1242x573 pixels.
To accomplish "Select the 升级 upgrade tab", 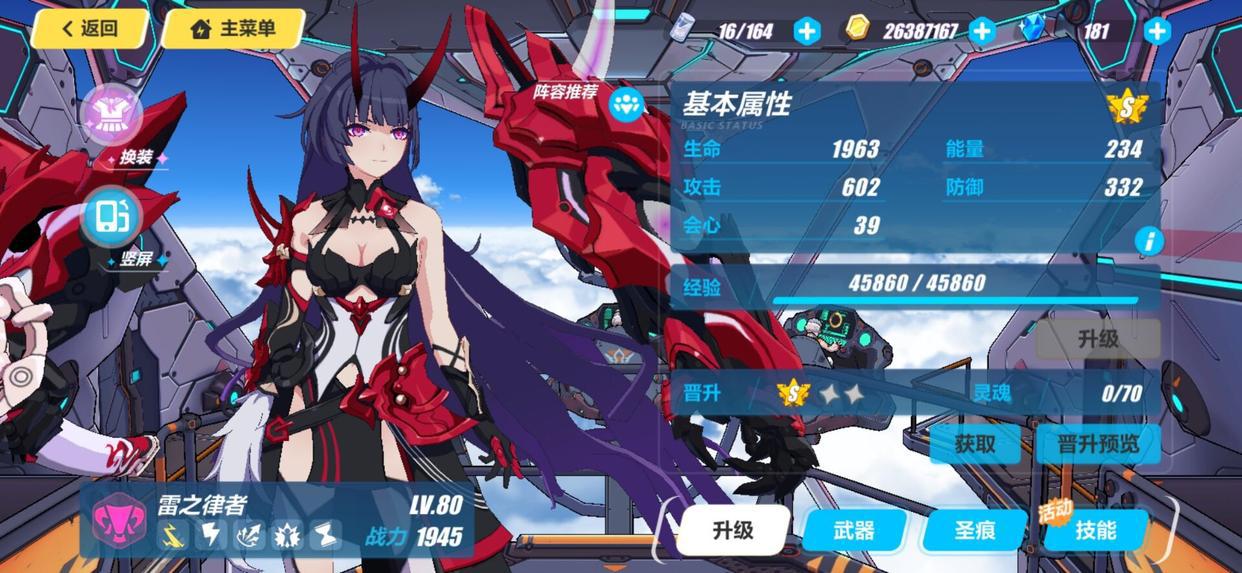I will 733,529.
